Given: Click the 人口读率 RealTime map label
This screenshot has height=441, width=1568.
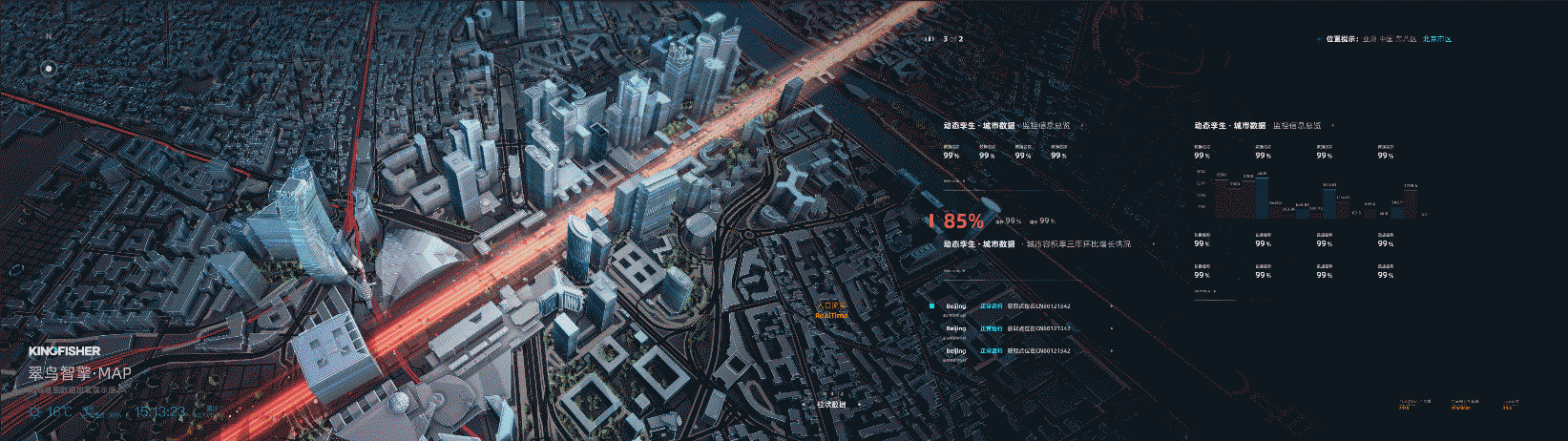Looking at the screenshot, I should tap(831, 310).
